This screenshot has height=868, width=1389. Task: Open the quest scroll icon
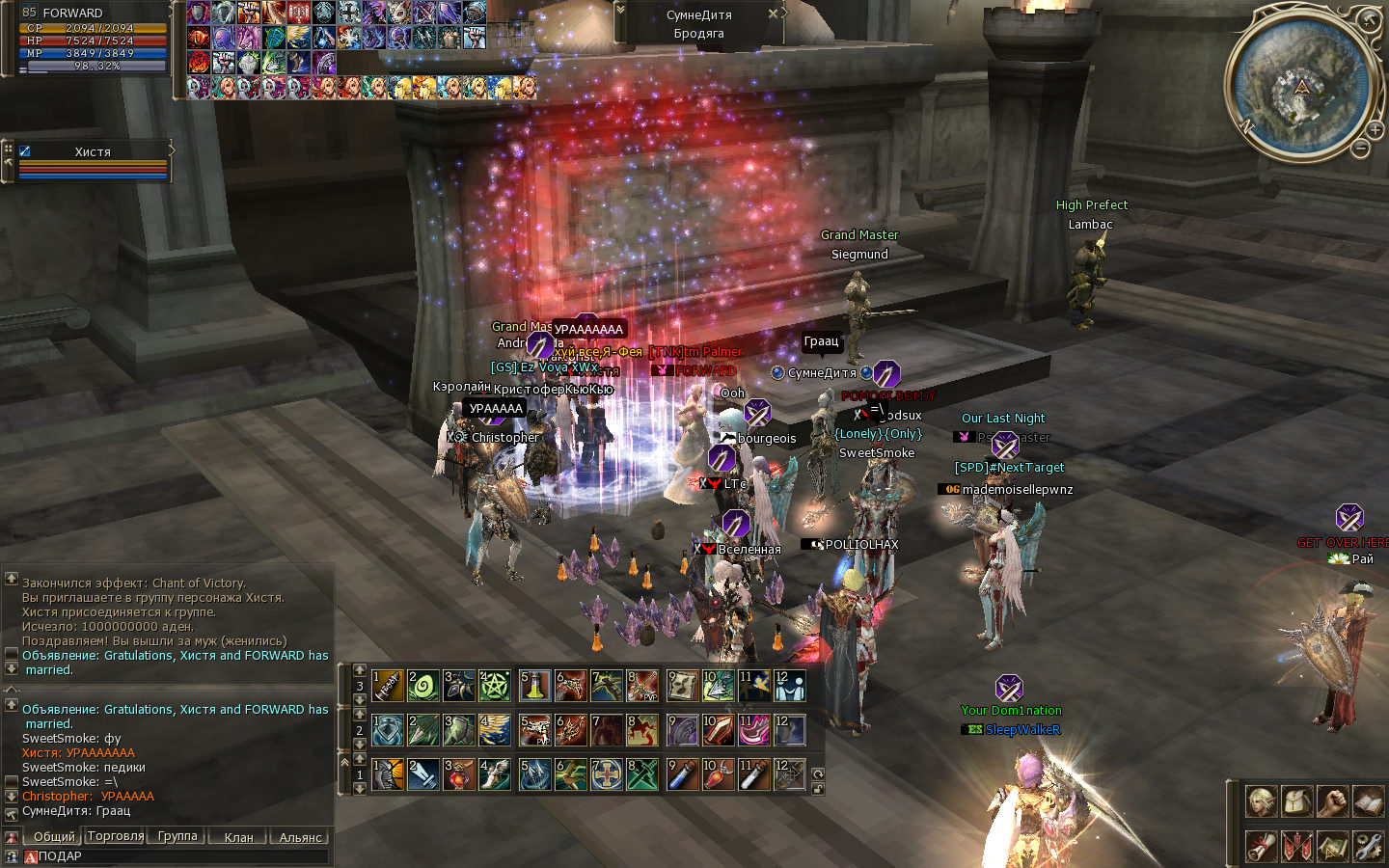(1261, 846)
